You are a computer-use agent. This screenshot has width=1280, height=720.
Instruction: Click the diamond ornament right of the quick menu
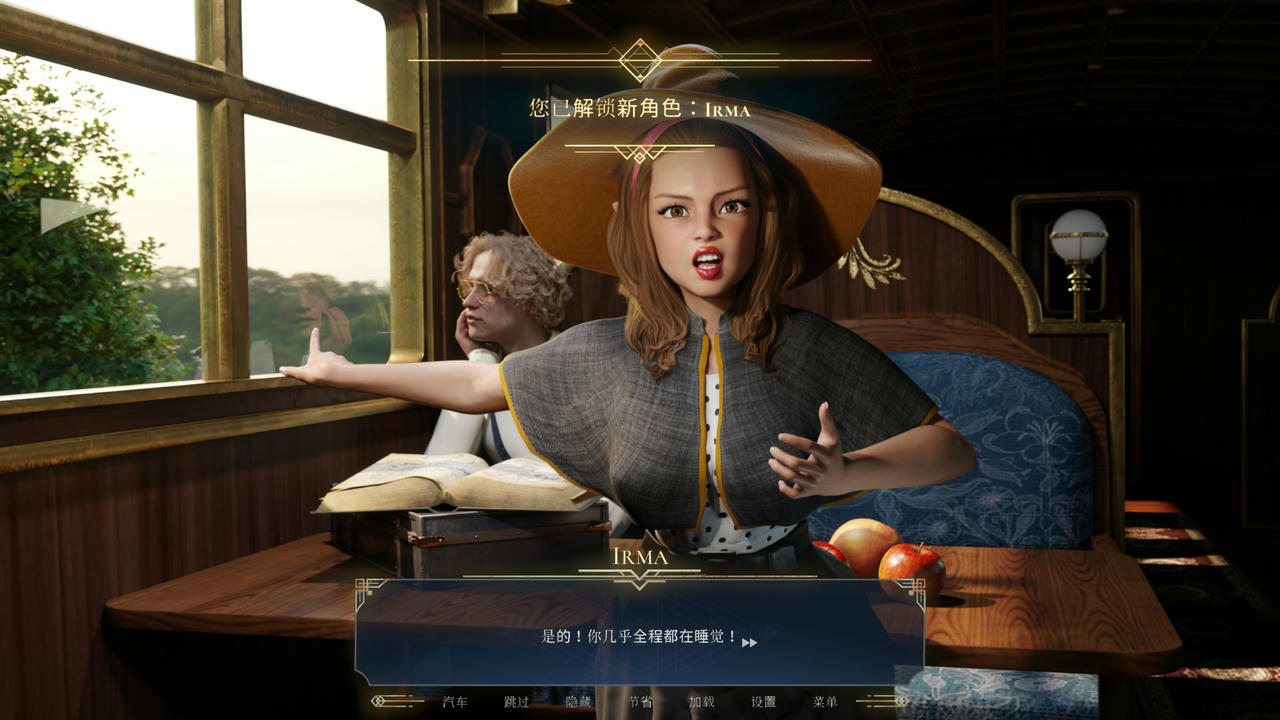point(900,699)
